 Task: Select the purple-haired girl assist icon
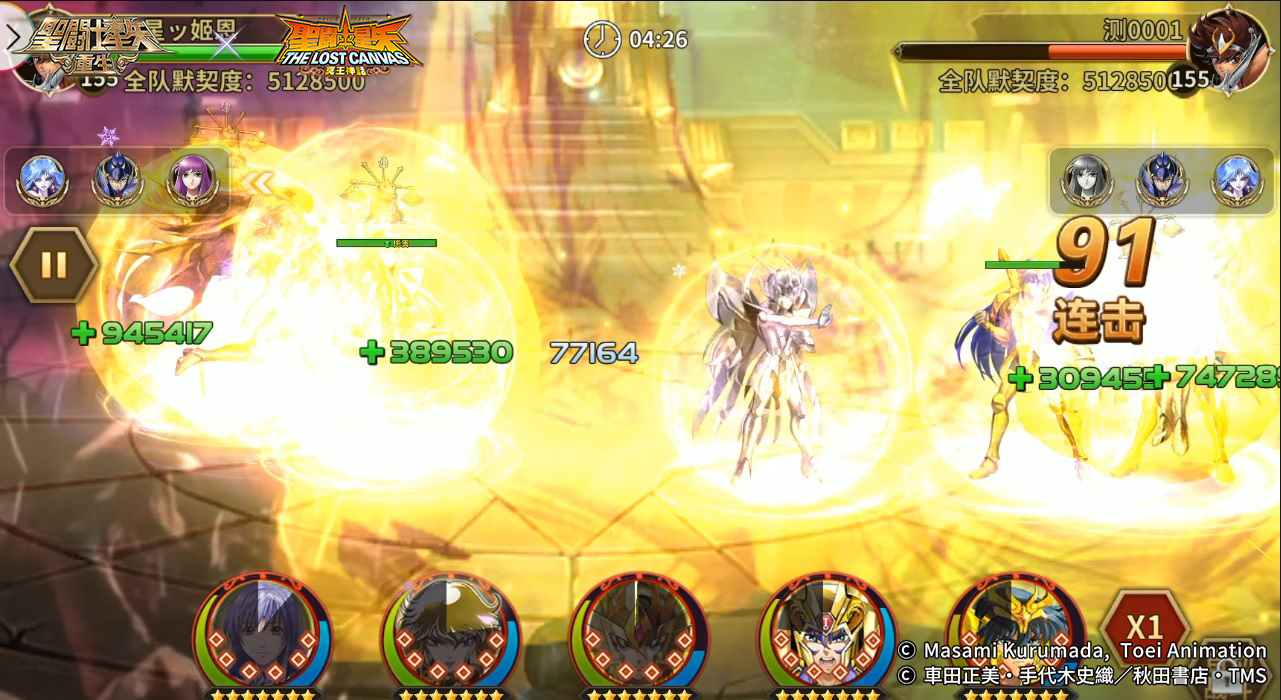coord(193,180)
